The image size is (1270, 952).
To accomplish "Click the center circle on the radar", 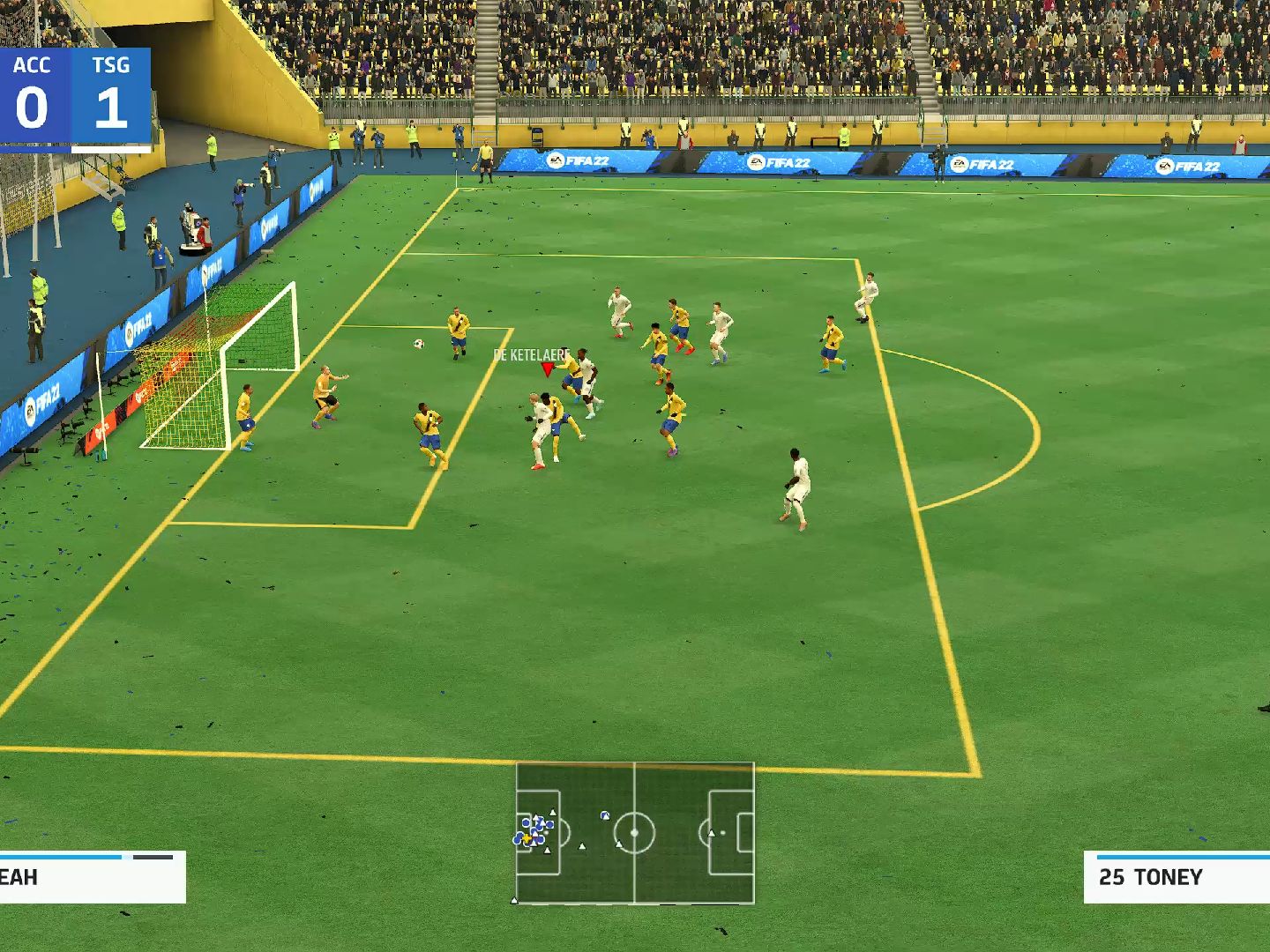I will click(635, 832).
